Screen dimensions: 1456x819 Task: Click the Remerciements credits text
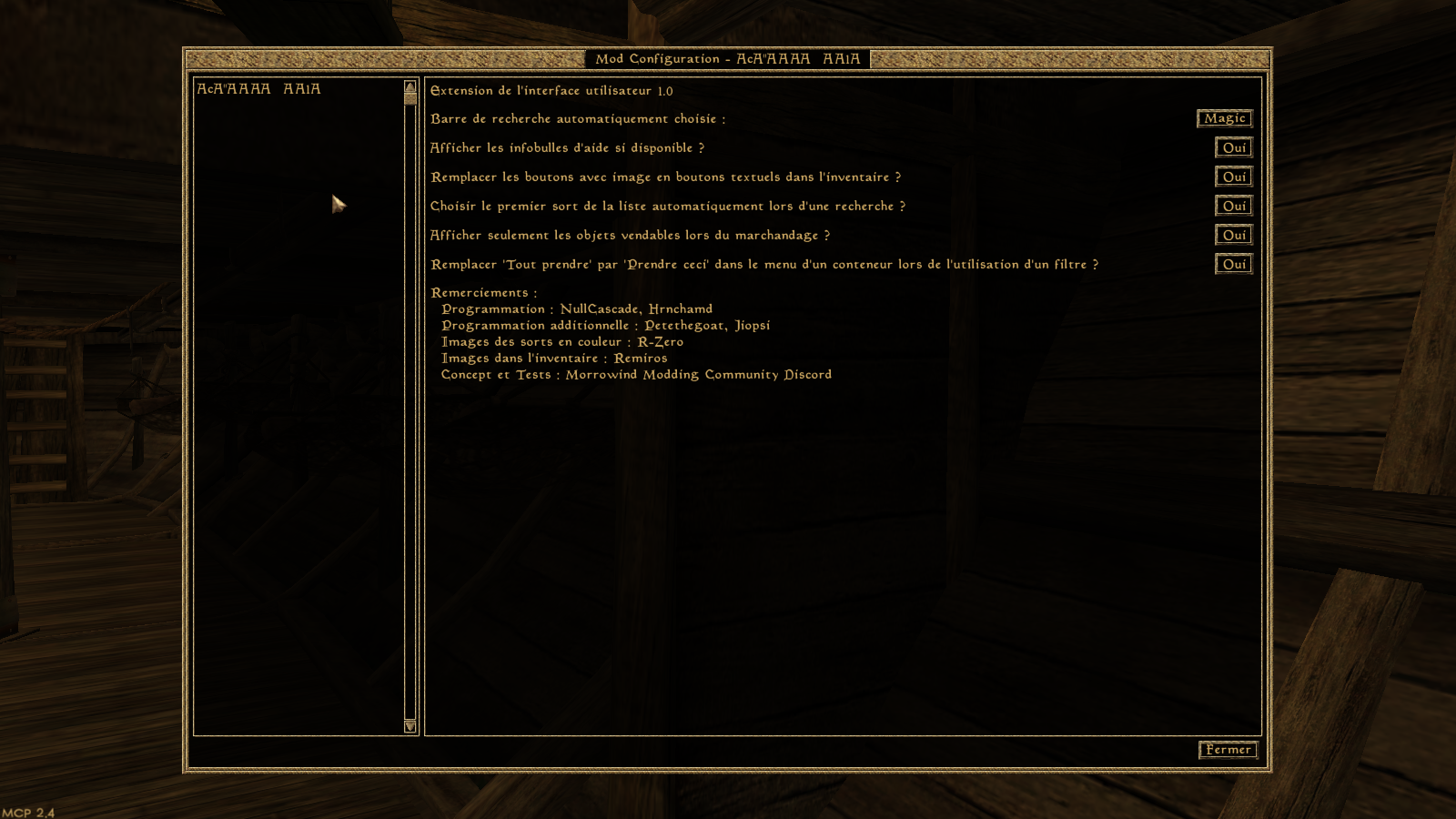(482, 292)
